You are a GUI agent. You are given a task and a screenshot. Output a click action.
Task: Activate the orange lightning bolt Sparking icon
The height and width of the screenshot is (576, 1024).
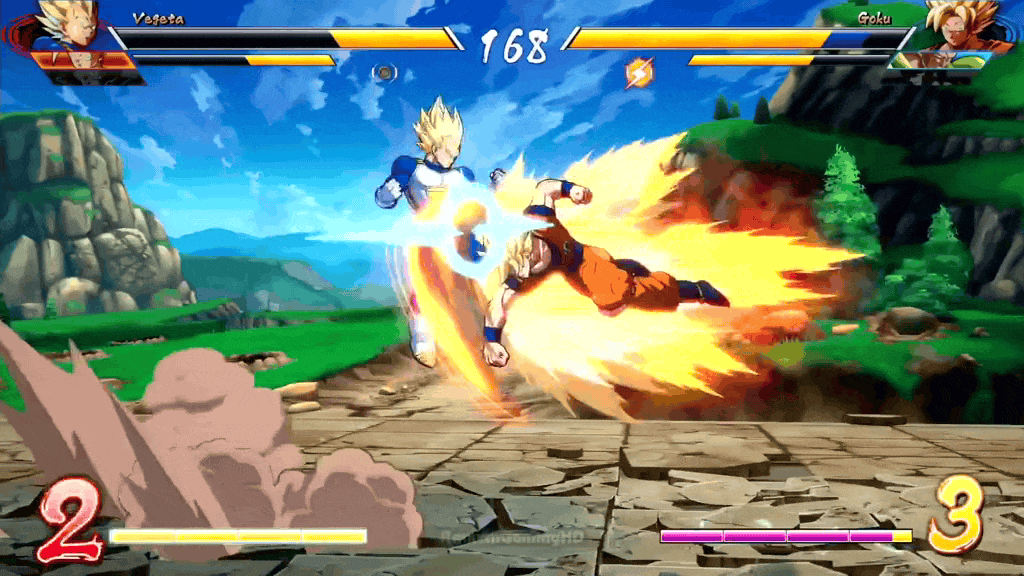point(637,72)
